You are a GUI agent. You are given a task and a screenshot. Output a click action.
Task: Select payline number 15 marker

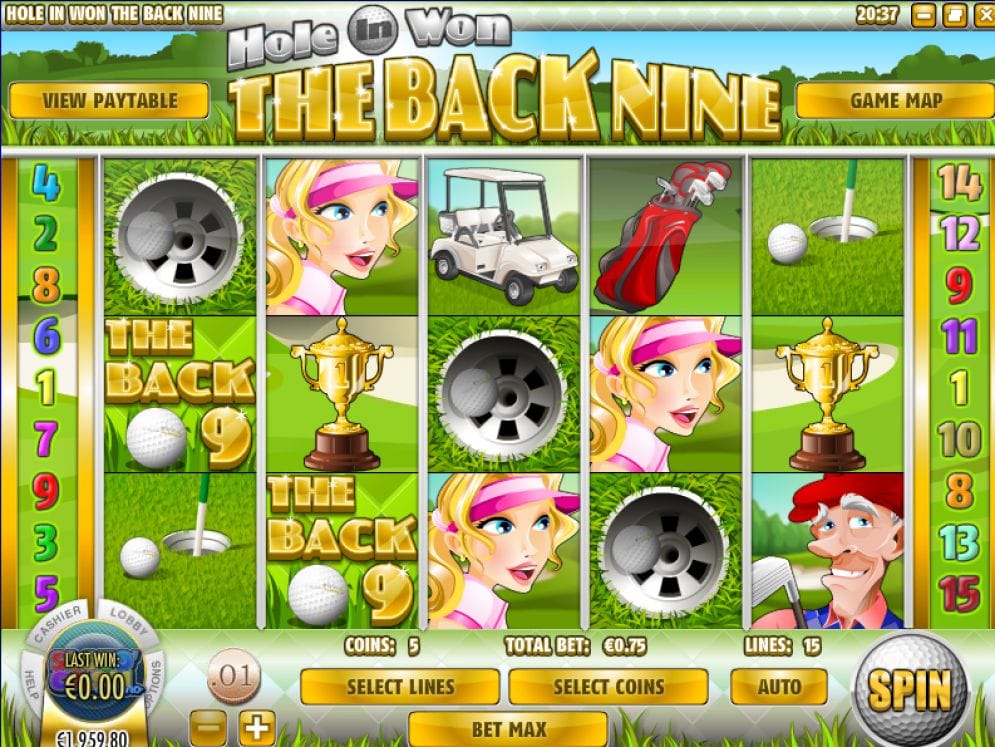pyautogui.click(x=959, y=593)
